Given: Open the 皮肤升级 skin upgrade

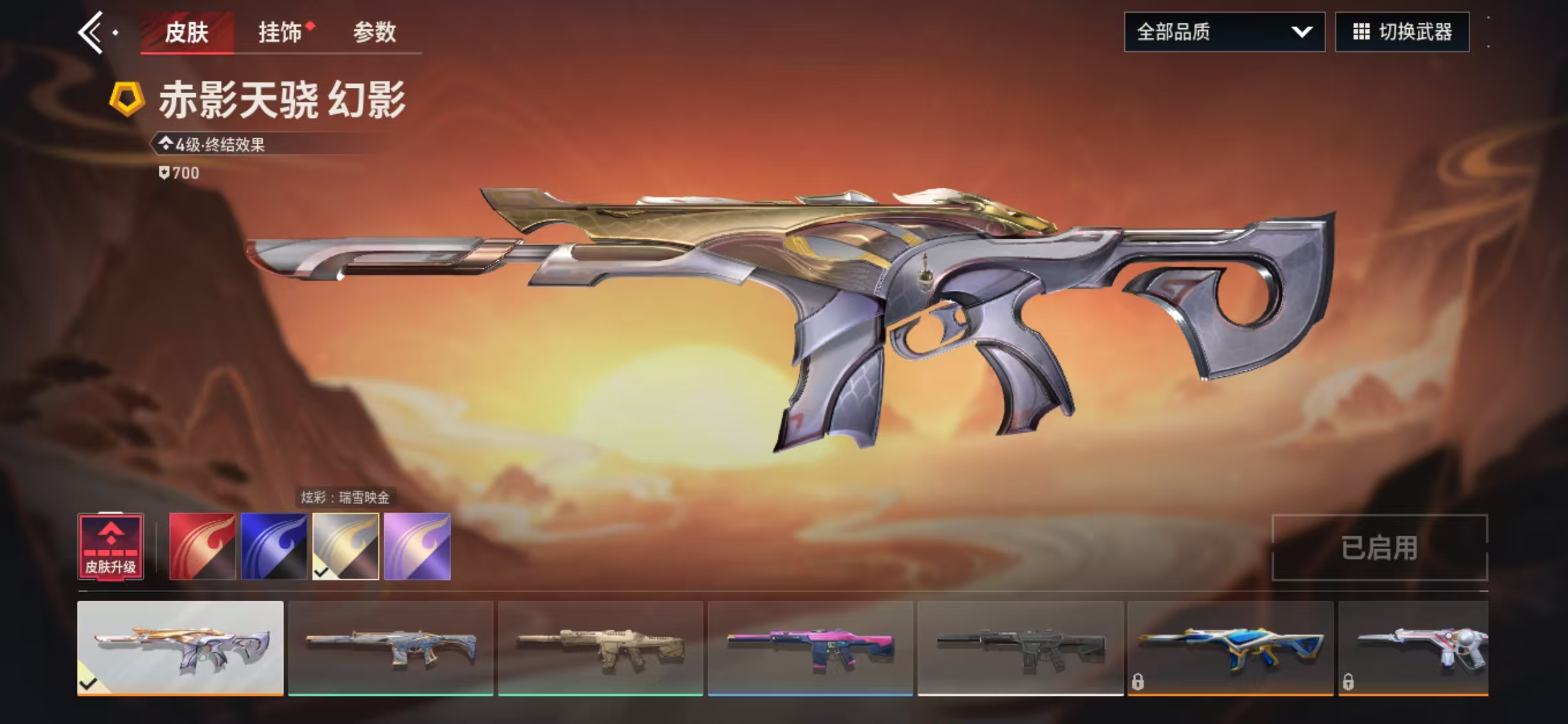Looking at the screenshot, I should pyautogui.click(x=111, y=546).
